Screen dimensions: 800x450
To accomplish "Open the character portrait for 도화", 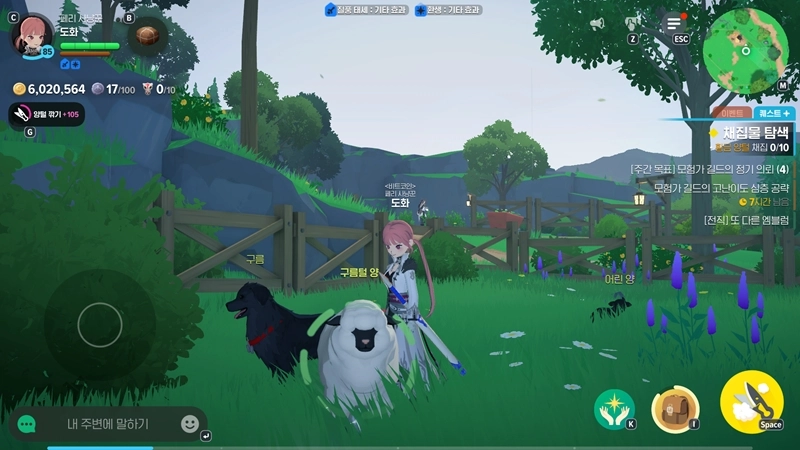I will (x=32, y=36).
